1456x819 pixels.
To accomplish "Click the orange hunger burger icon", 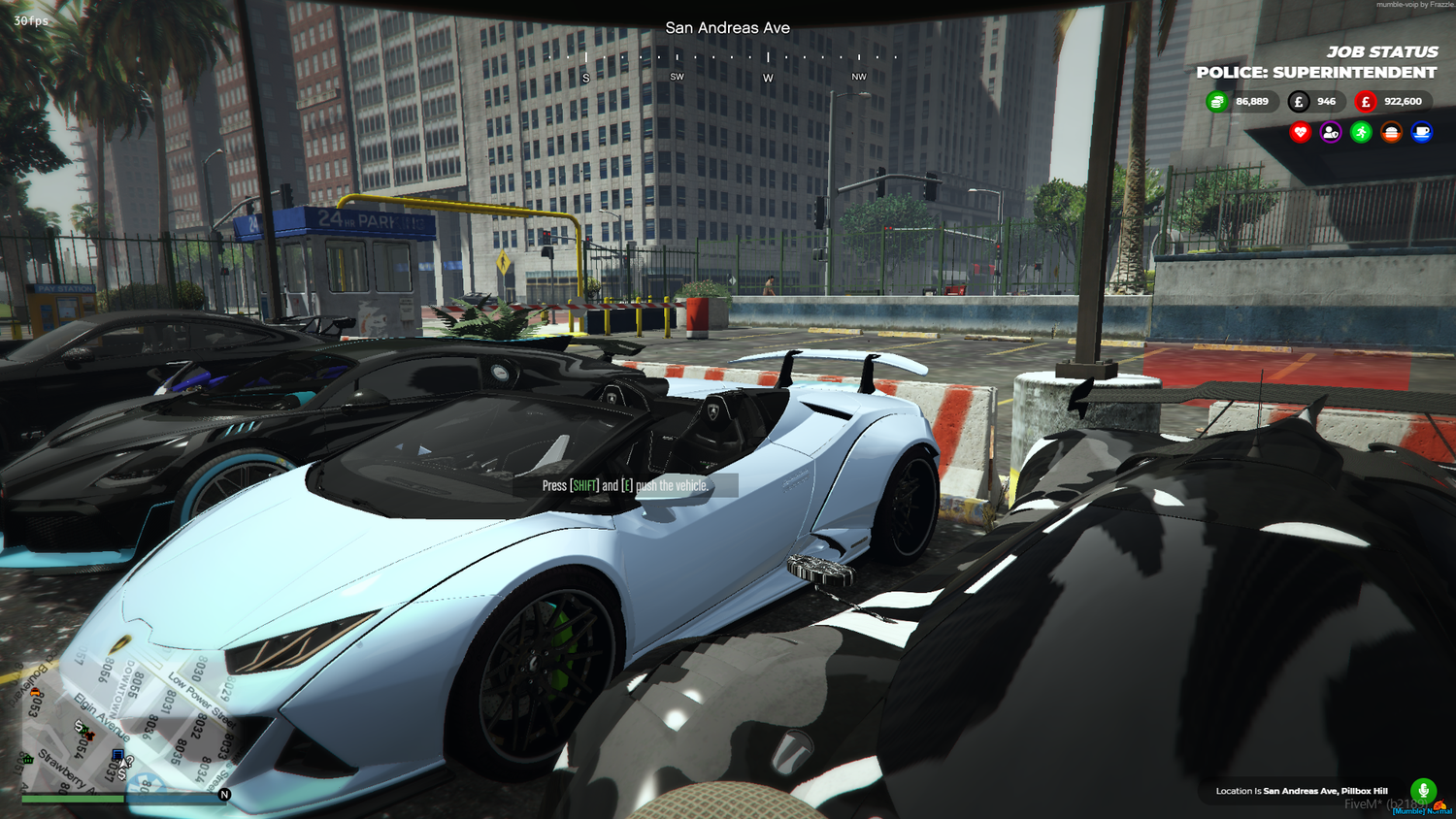I will 1391,132.
